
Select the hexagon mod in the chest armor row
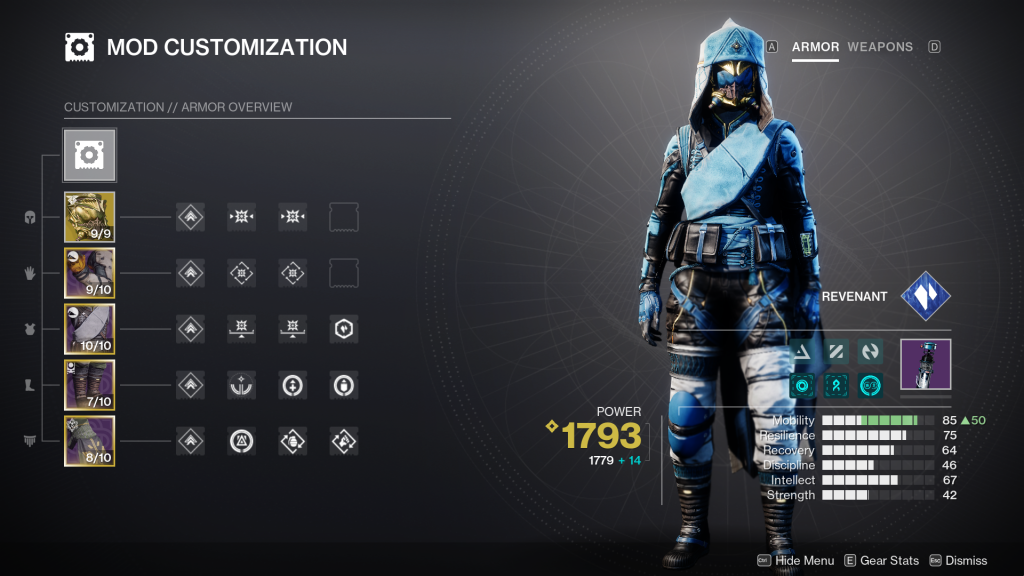pos(344,329)
